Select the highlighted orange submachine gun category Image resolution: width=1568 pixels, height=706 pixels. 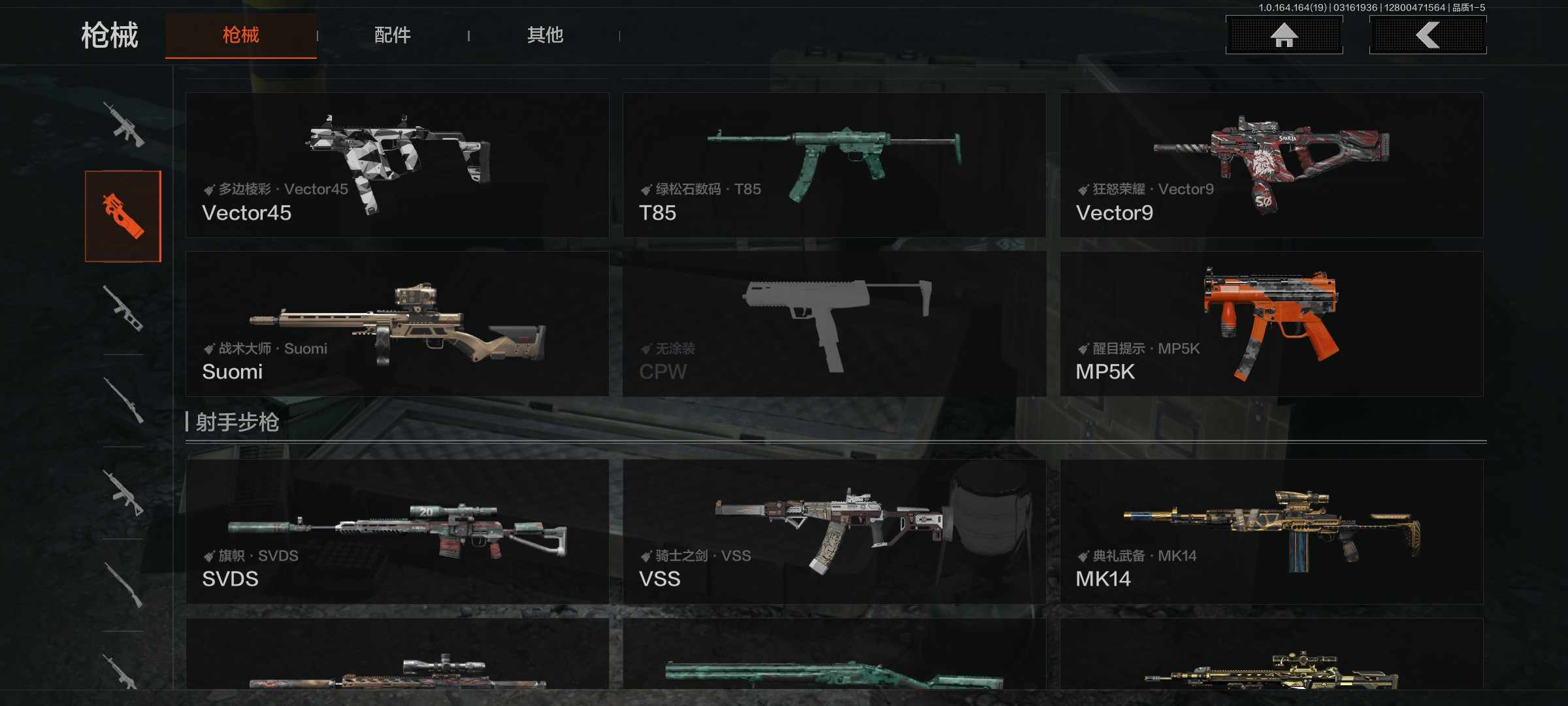pos(123,216)
